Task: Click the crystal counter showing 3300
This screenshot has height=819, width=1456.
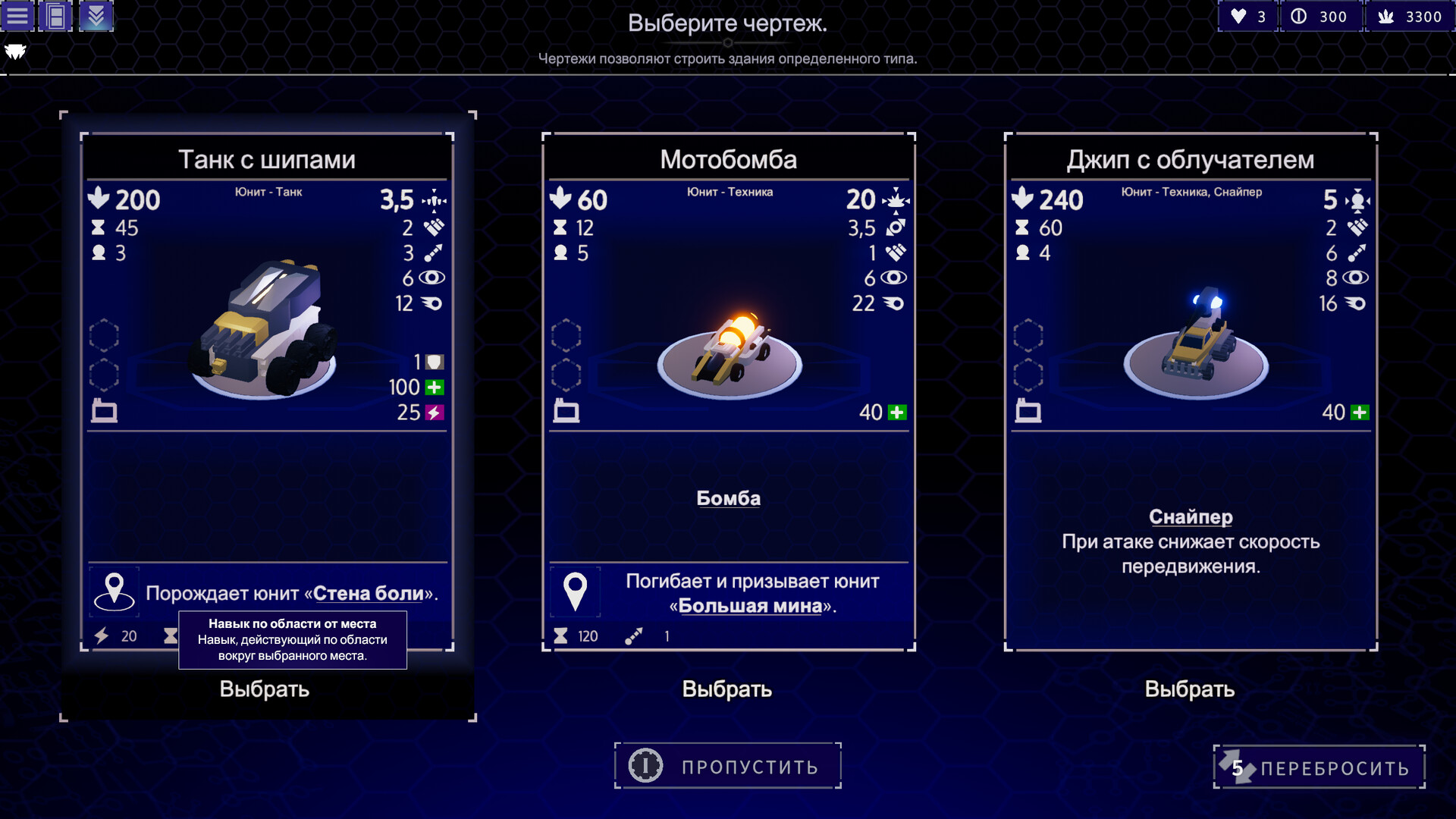Action: click(1409, 15)
